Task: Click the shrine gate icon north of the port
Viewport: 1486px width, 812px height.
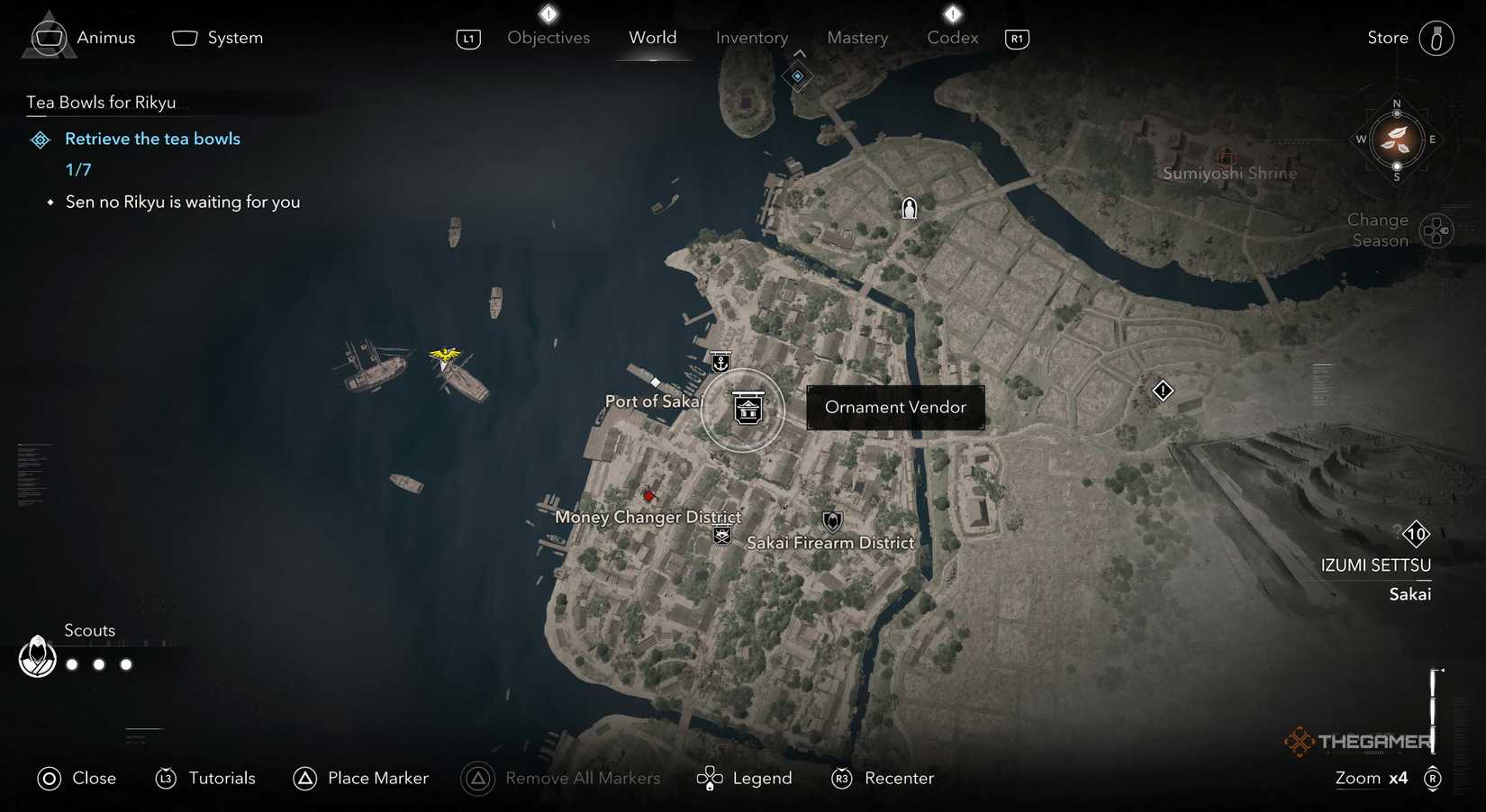Action: coord(909,207)
